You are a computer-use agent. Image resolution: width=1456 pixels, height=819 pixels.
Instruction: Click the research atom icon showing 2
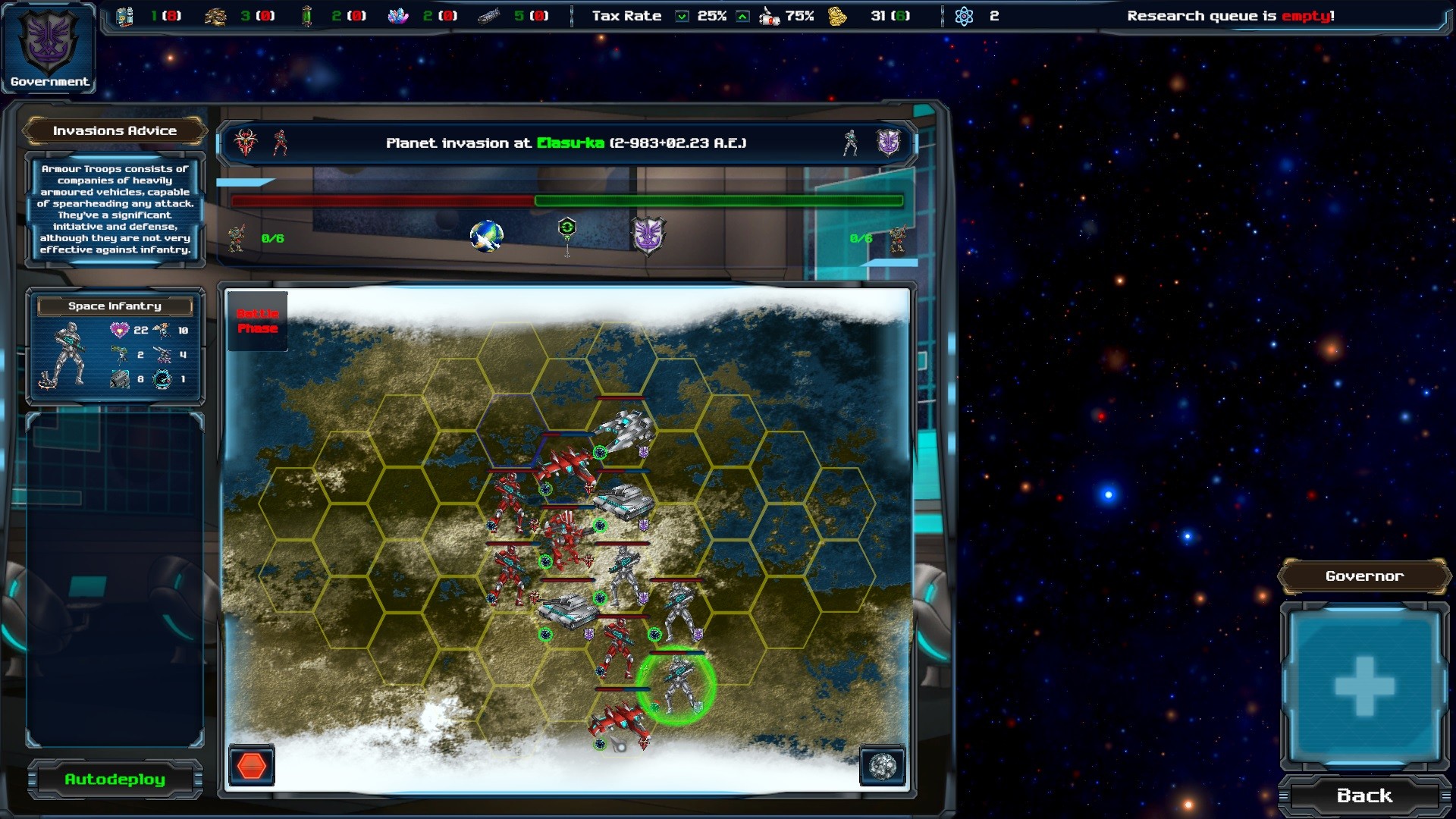(x=965, y=14)
